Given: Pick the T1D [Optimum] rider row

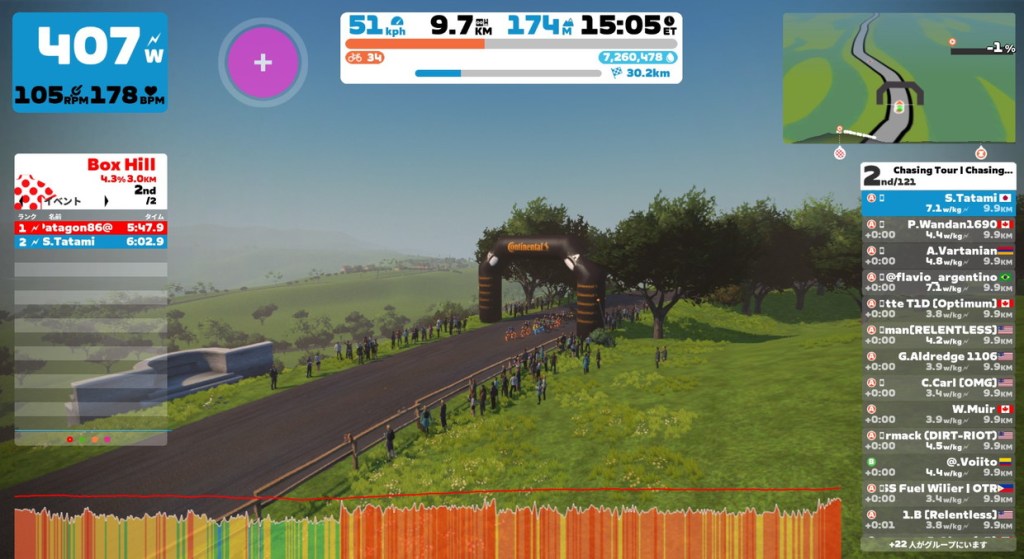Looking at the screenshot, I should pos(938,308).
